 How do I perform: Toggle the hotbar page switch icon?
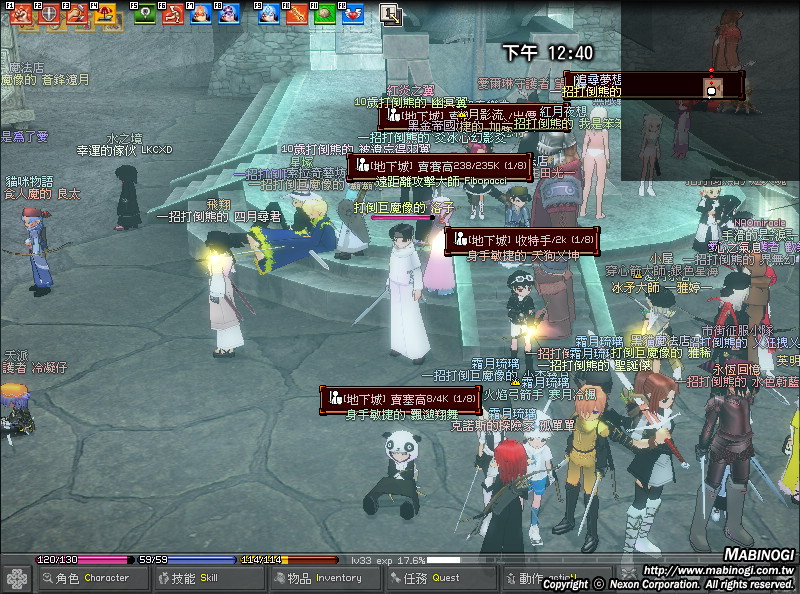point(390,14)
